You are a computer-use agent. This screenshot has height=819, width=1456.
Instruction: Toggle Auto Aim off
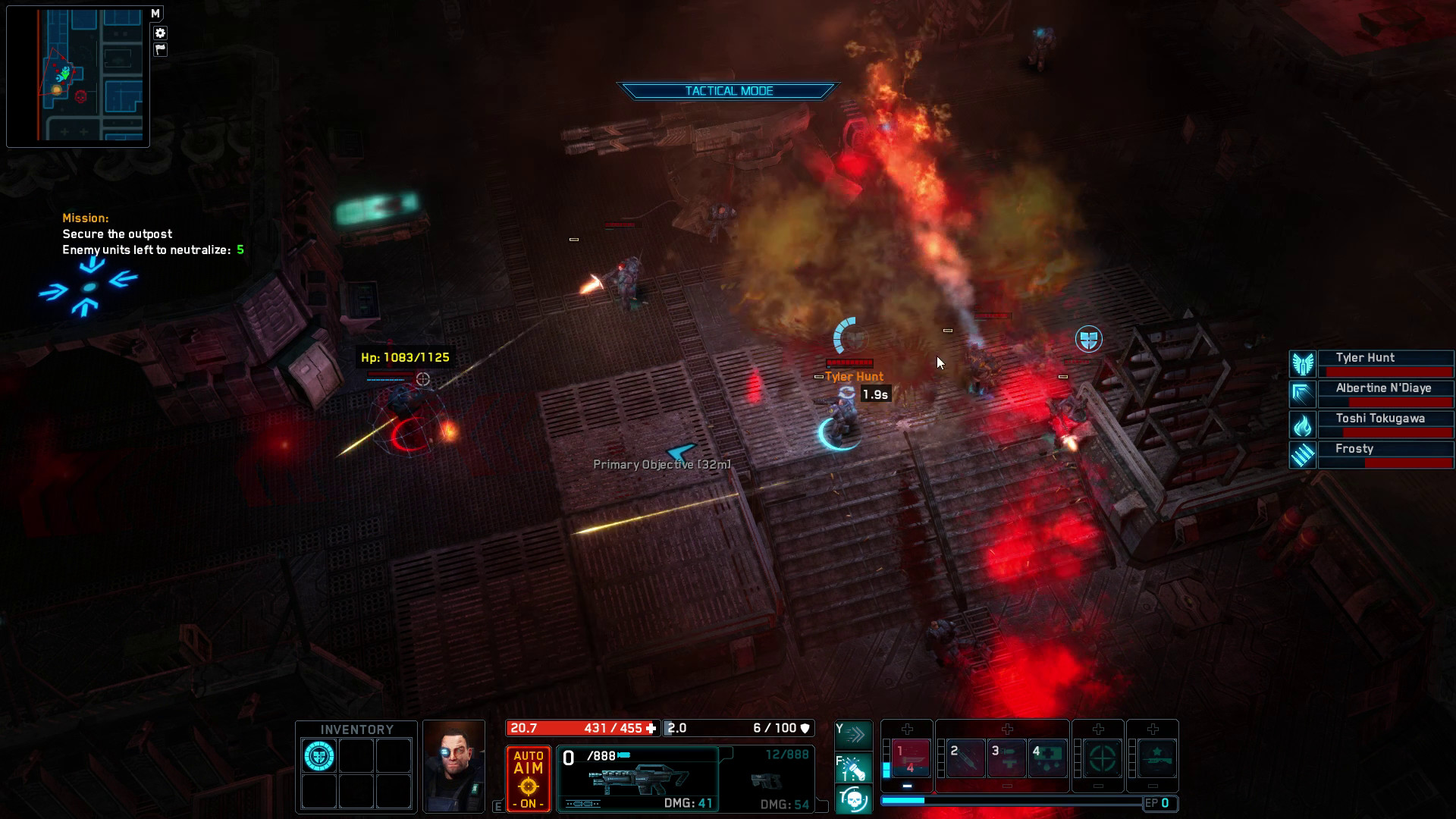pos(528,778)
